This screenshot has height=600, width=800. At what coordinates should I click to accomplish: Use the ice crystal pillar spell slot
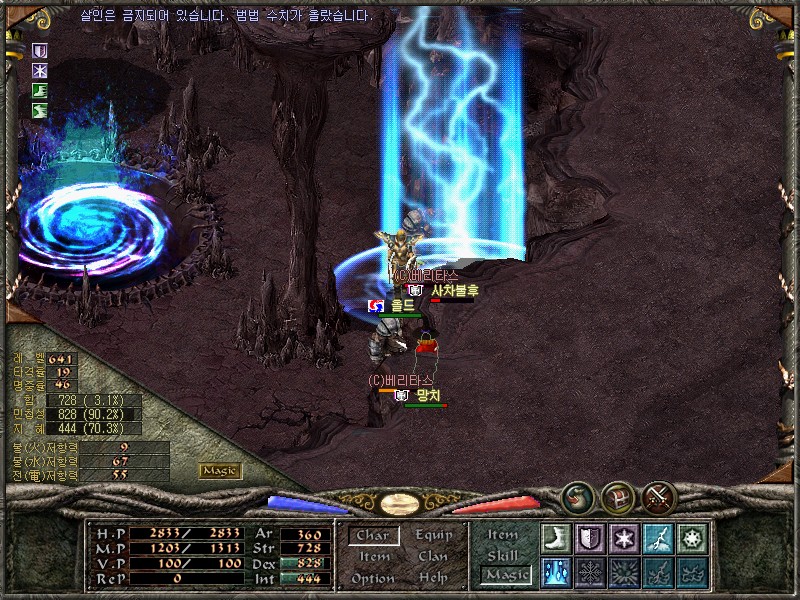coord(557,572)
